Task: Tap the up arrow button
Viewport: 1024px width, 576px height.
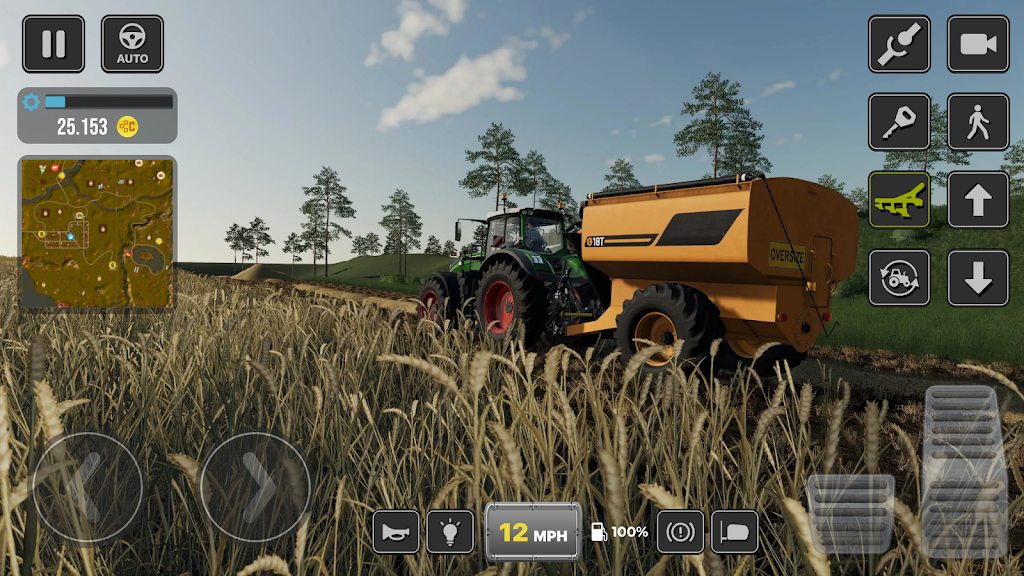Action: 978,200
